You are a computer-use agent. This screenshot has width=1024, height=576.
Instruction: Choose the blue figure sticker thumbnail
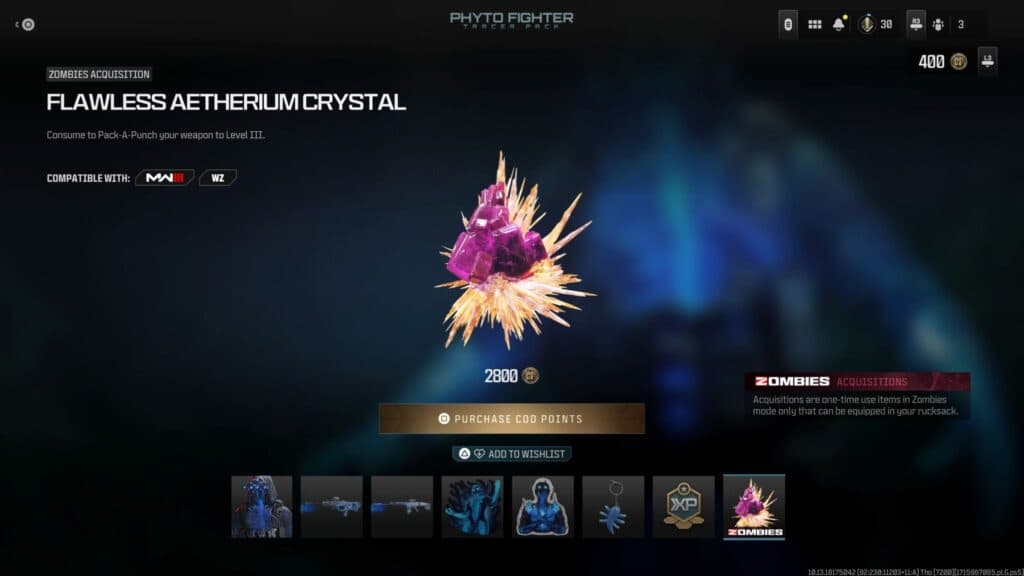pos(543,506)
